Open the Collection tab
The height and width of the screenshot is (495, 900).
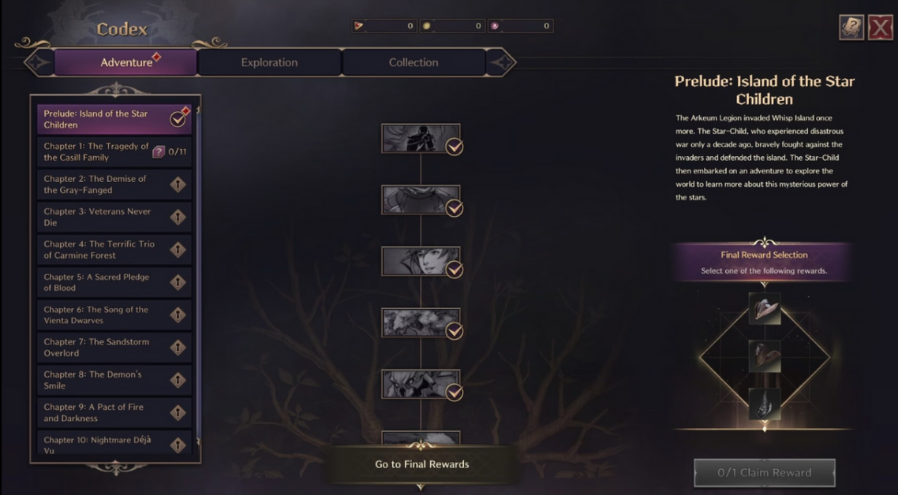point(413,62)
